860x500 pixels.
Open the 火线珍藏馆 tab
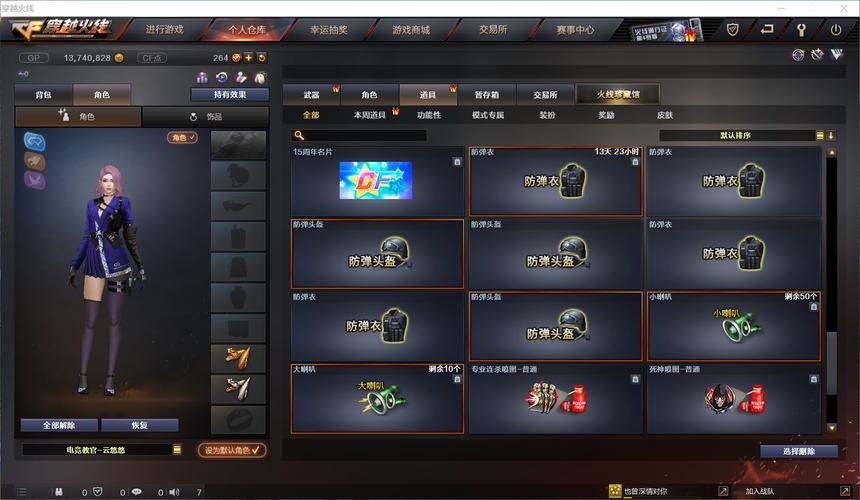619,95
